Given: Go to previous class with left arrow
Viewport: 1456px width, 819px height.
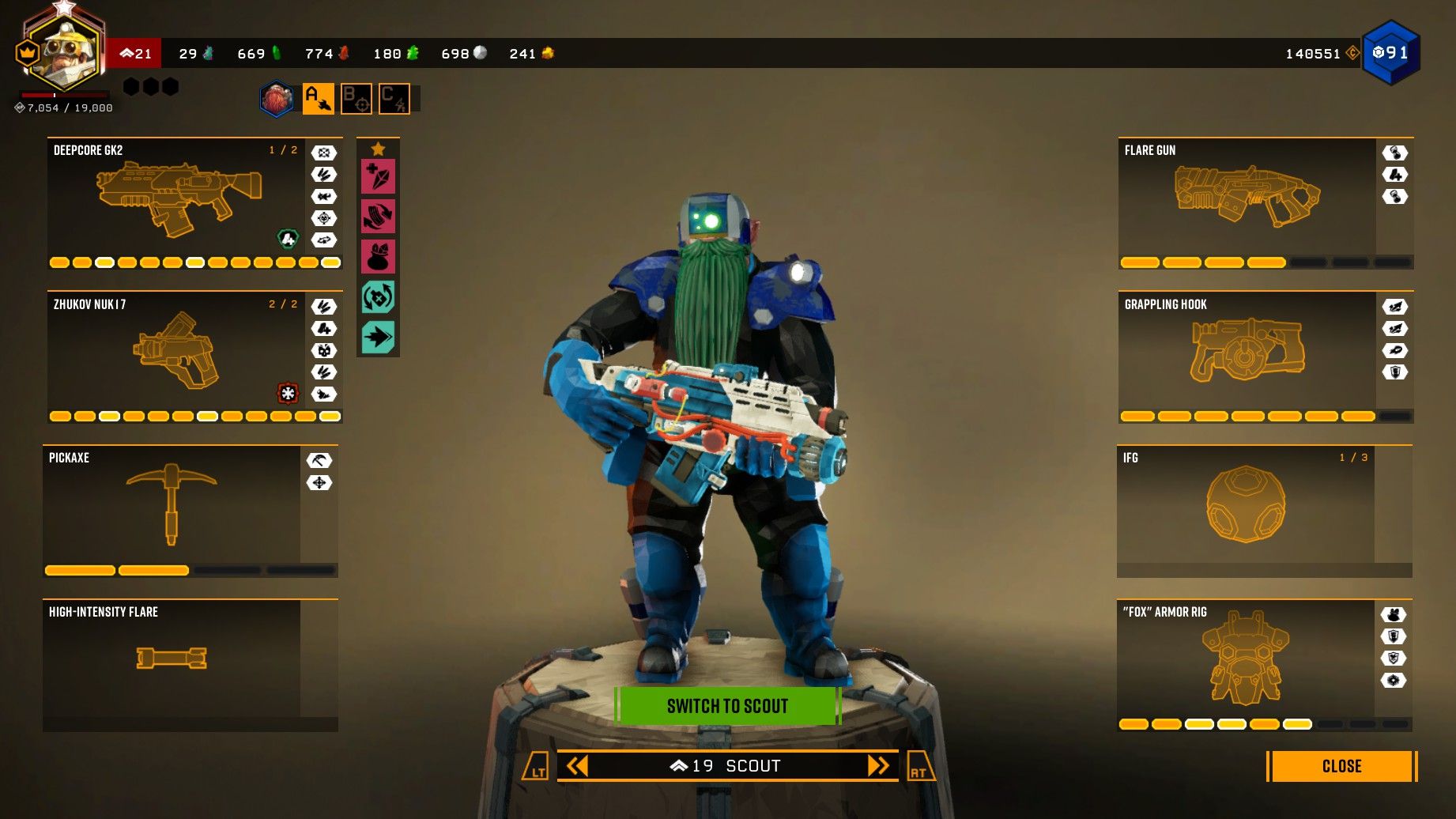Looking at the screenshot, I should 578,765.
